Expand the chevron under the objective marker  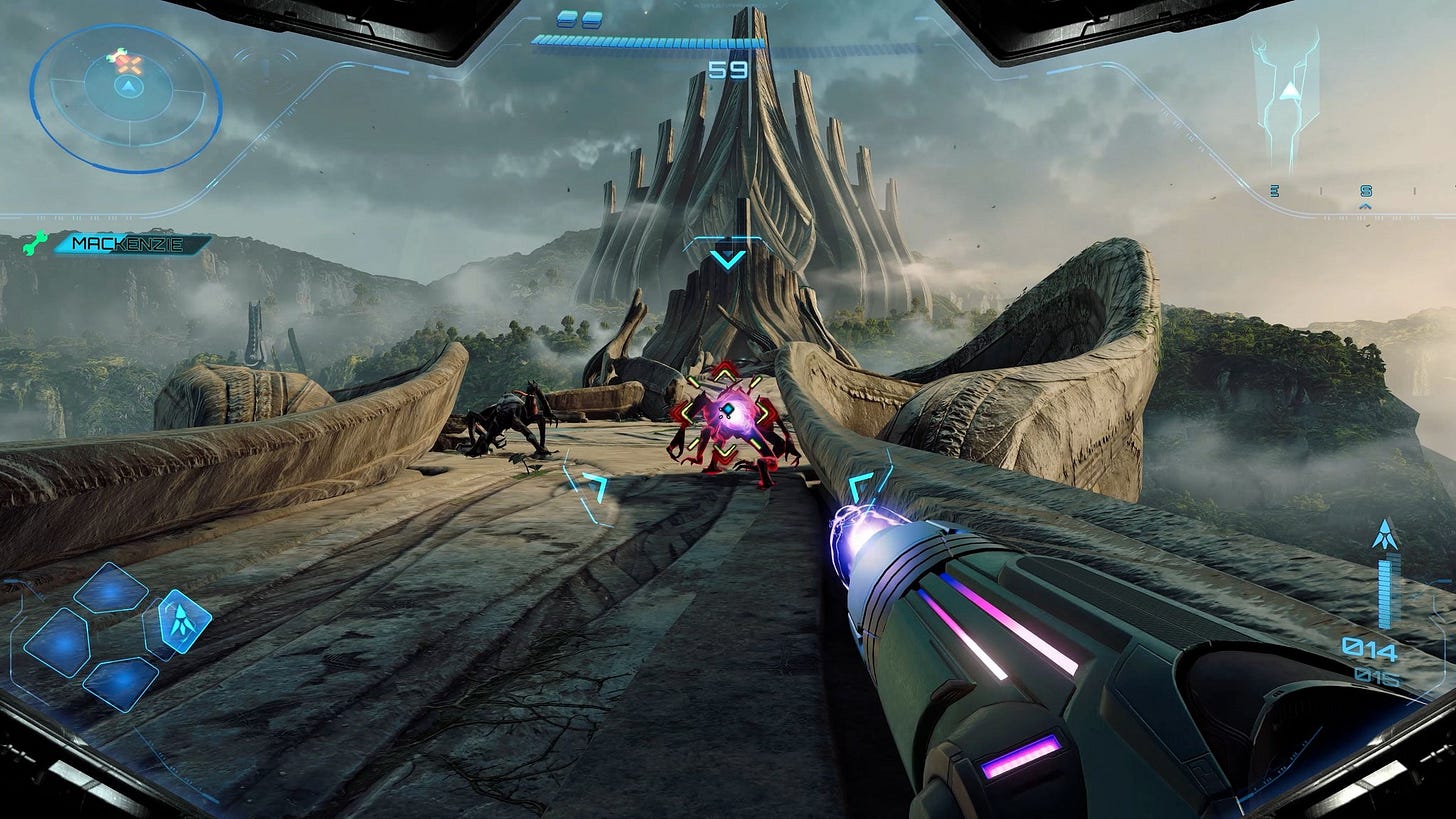click(729, 259)
